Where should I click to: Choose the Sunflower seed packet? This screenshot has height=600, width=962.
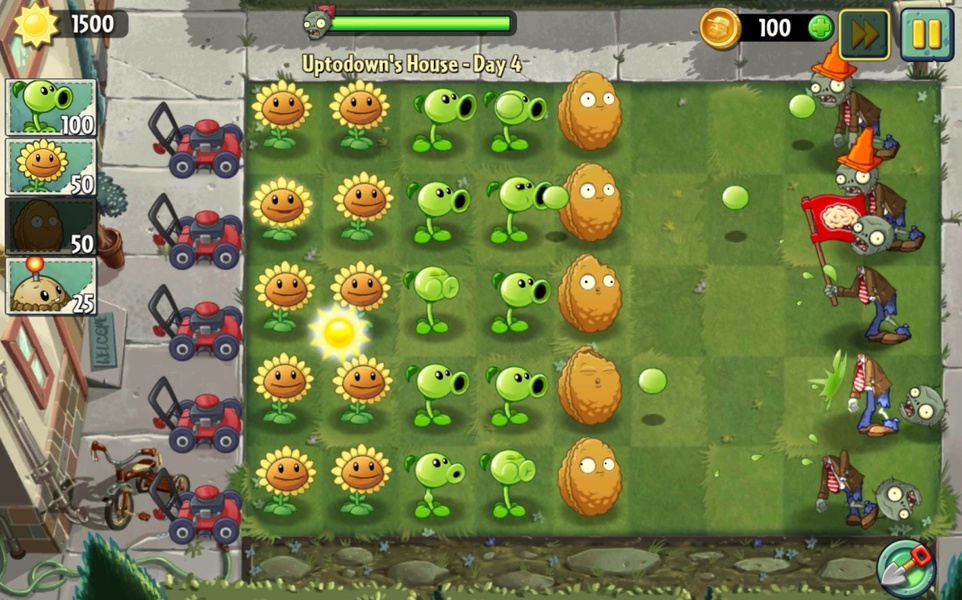(51, 167)
